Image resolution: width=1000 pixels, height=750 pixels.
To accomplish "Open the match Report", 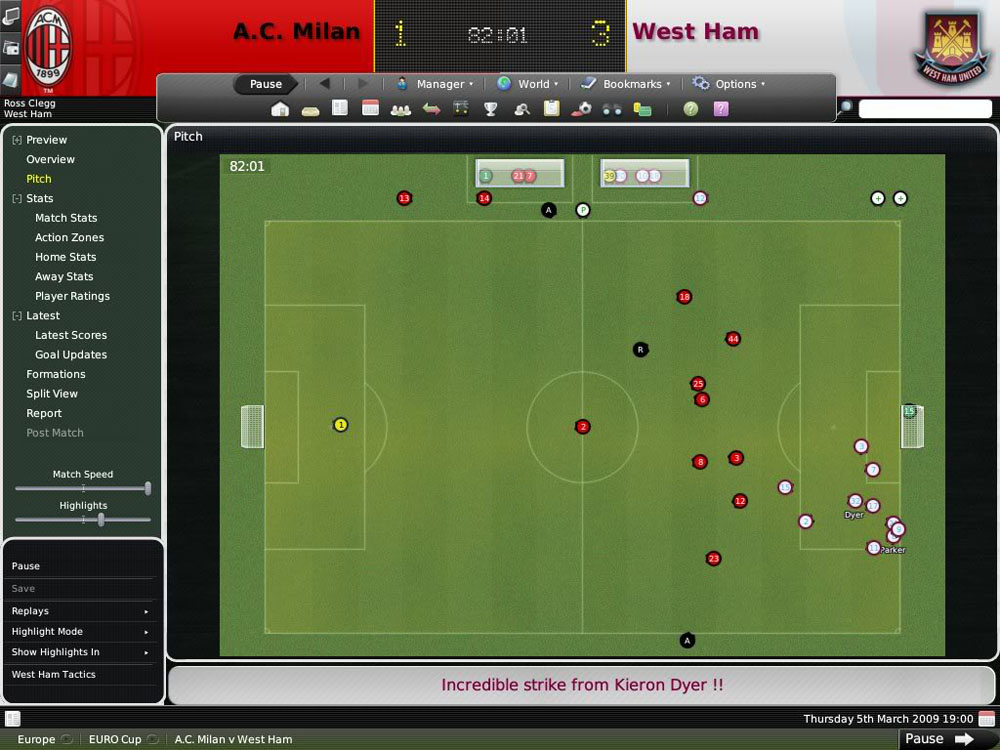I will (44, 413).
